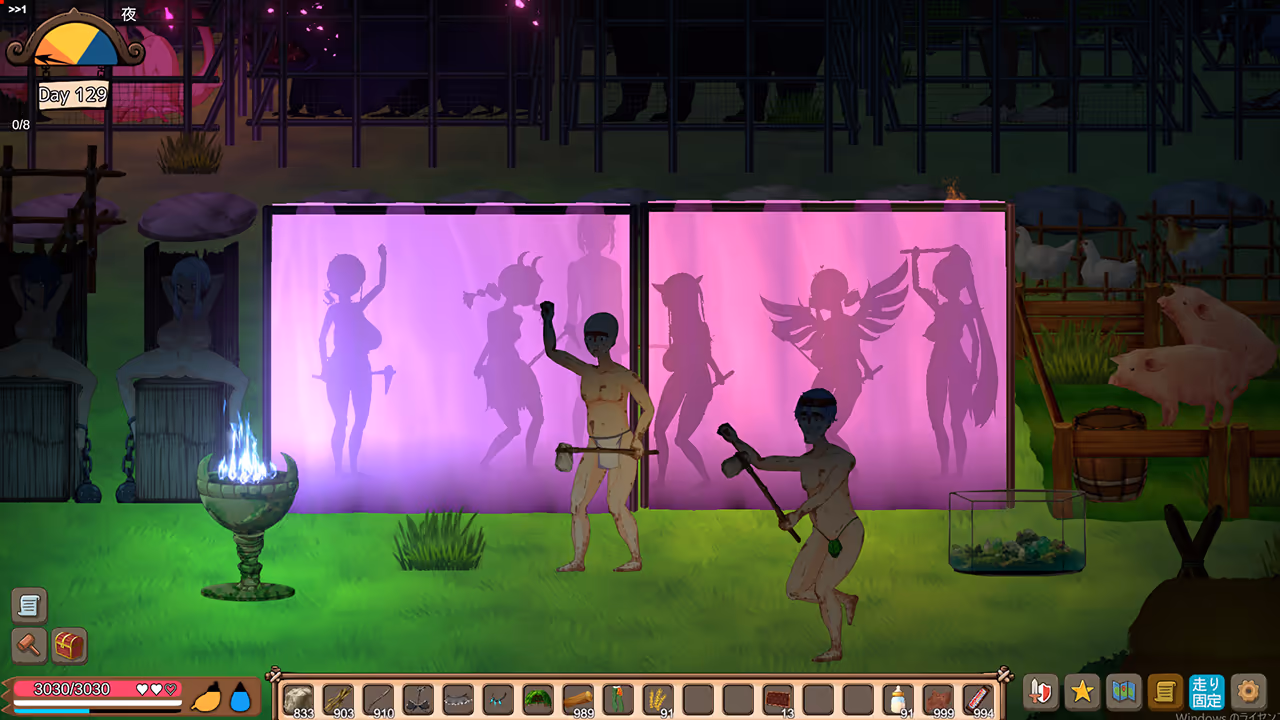Select the blue gem necklace slot
The width and height of the screenshot is (1280, 720).
click(x=498, y=697)
